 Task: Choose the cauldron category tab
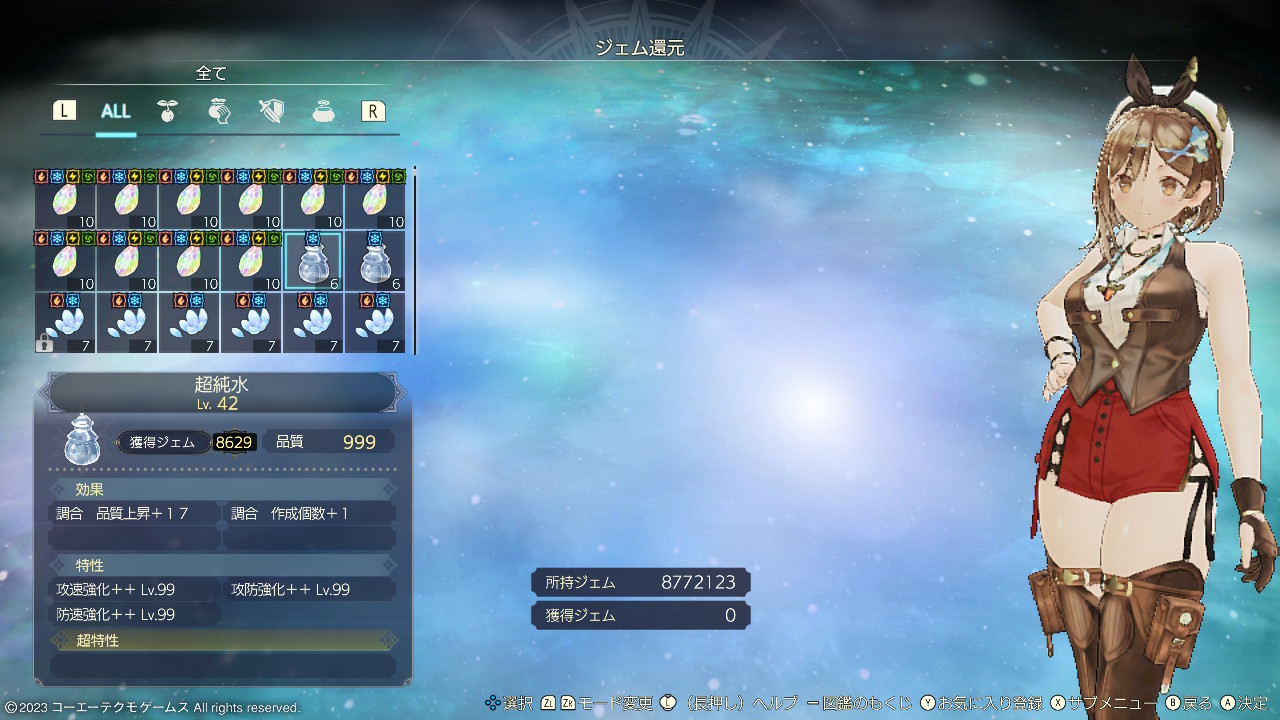(x=323, y=111)
